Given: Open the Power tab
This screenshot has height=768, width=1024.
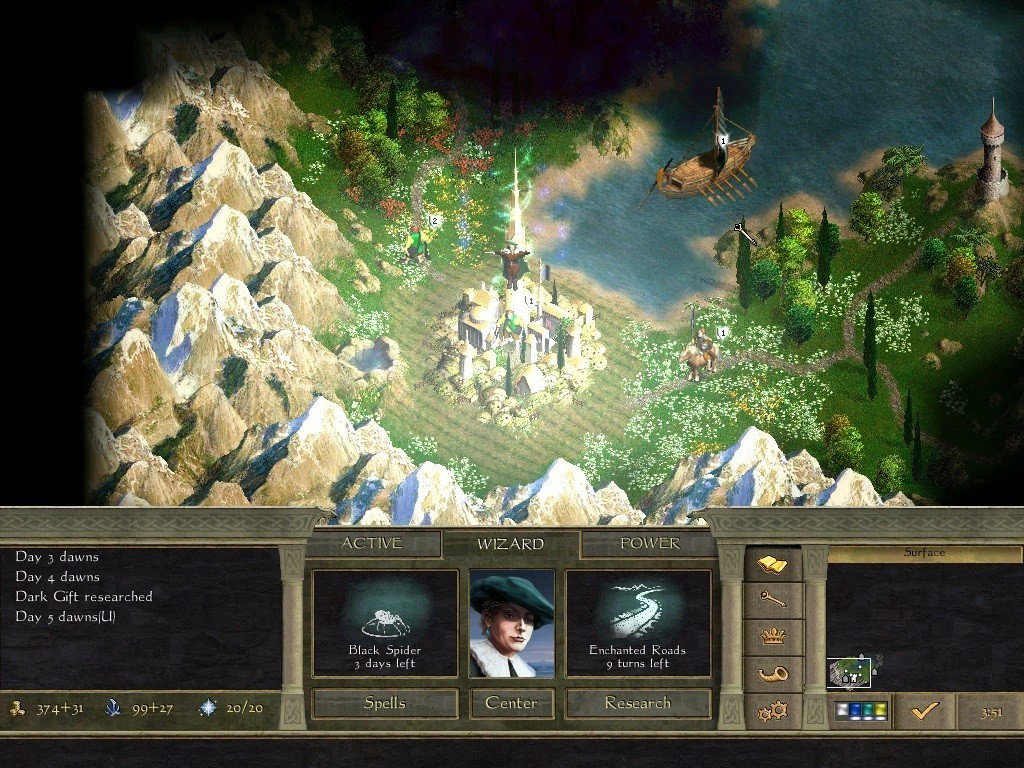Looking at the screenshot, I should [649, 543].
